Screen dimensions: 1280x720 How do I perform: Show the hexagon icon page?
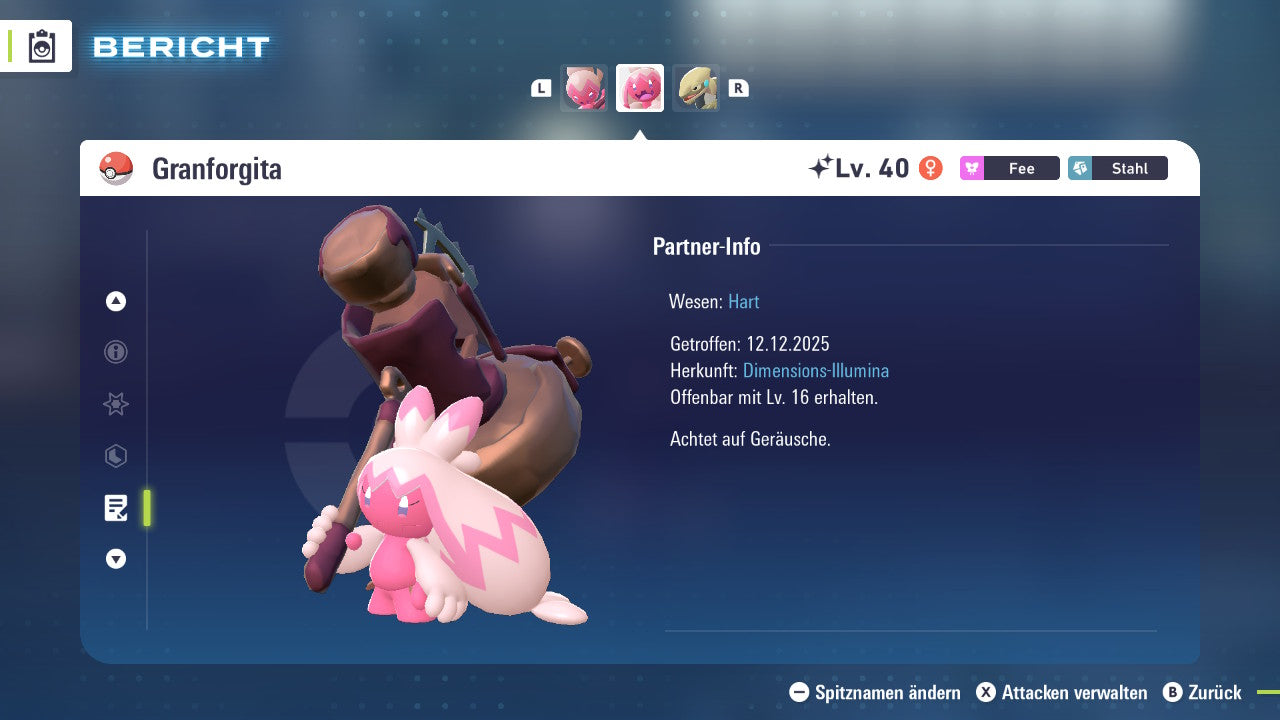(x=116, y=456)
